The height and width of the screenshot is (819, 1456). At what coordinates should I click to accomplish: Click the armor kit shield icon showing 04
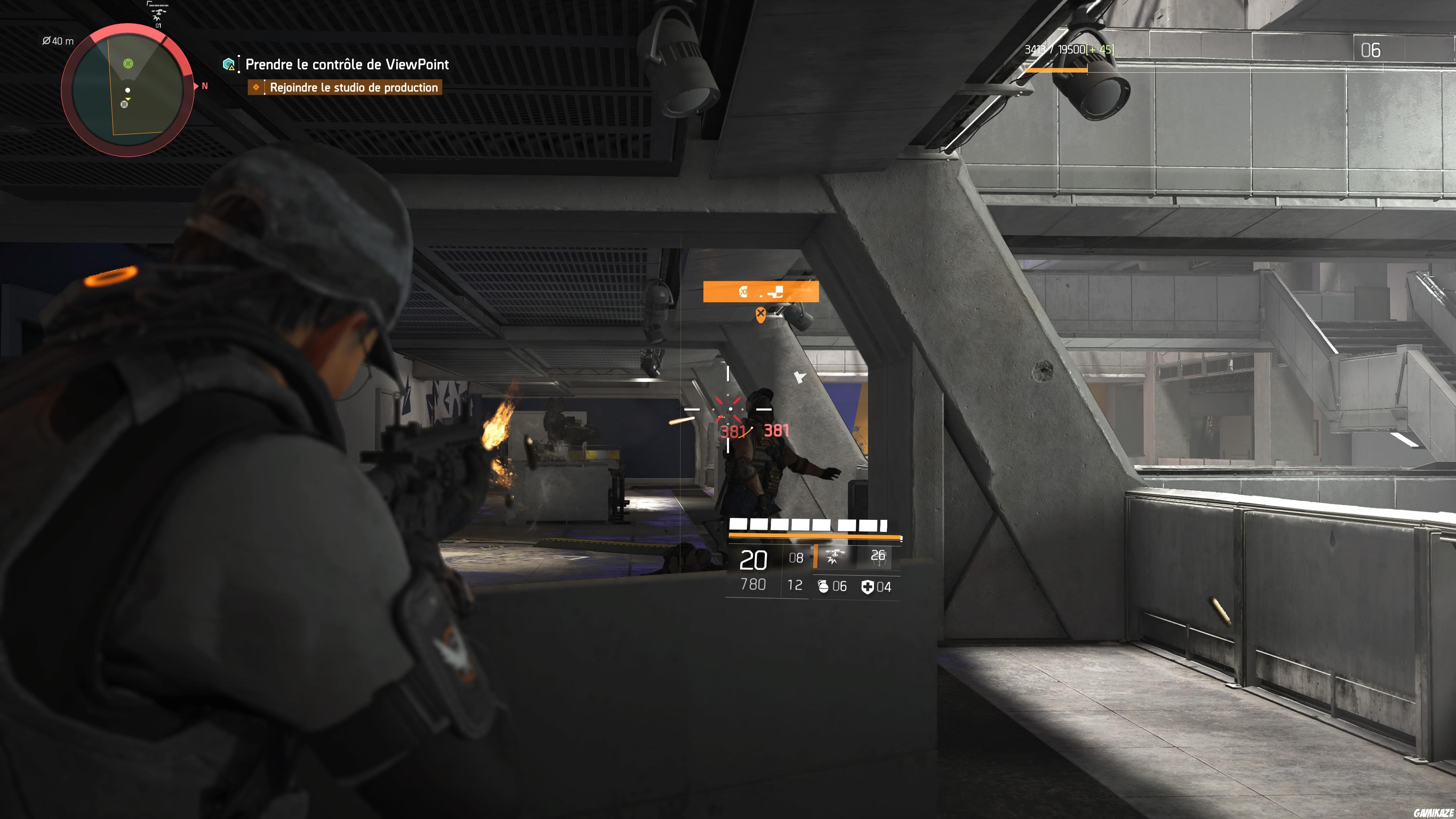(869, 587)
